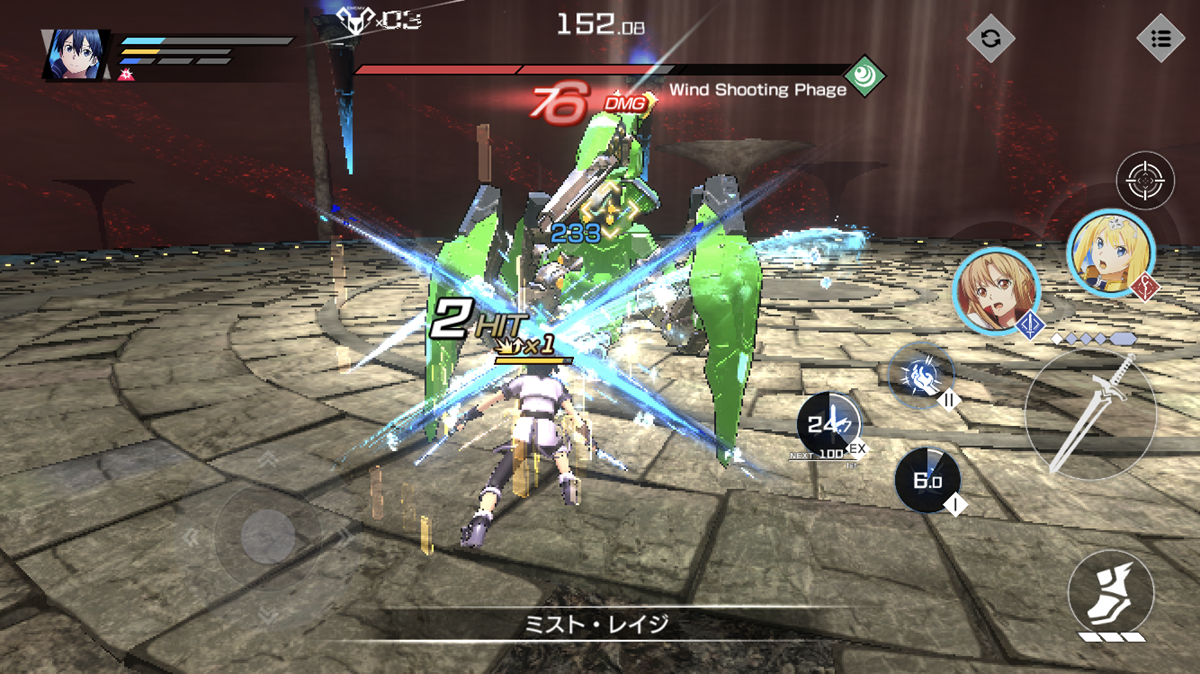The height and width of the screenshot is (674, 1200).
Task: Toggle the crosshair target lock-on button
Action: pos(1144,181)
